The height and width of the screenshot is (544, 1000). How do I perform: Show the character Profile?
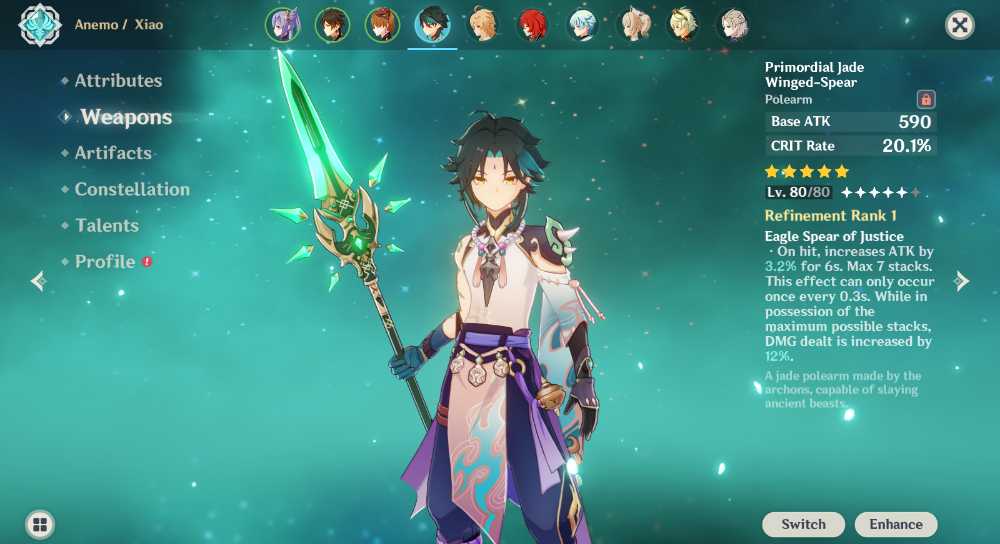[105, 261]
